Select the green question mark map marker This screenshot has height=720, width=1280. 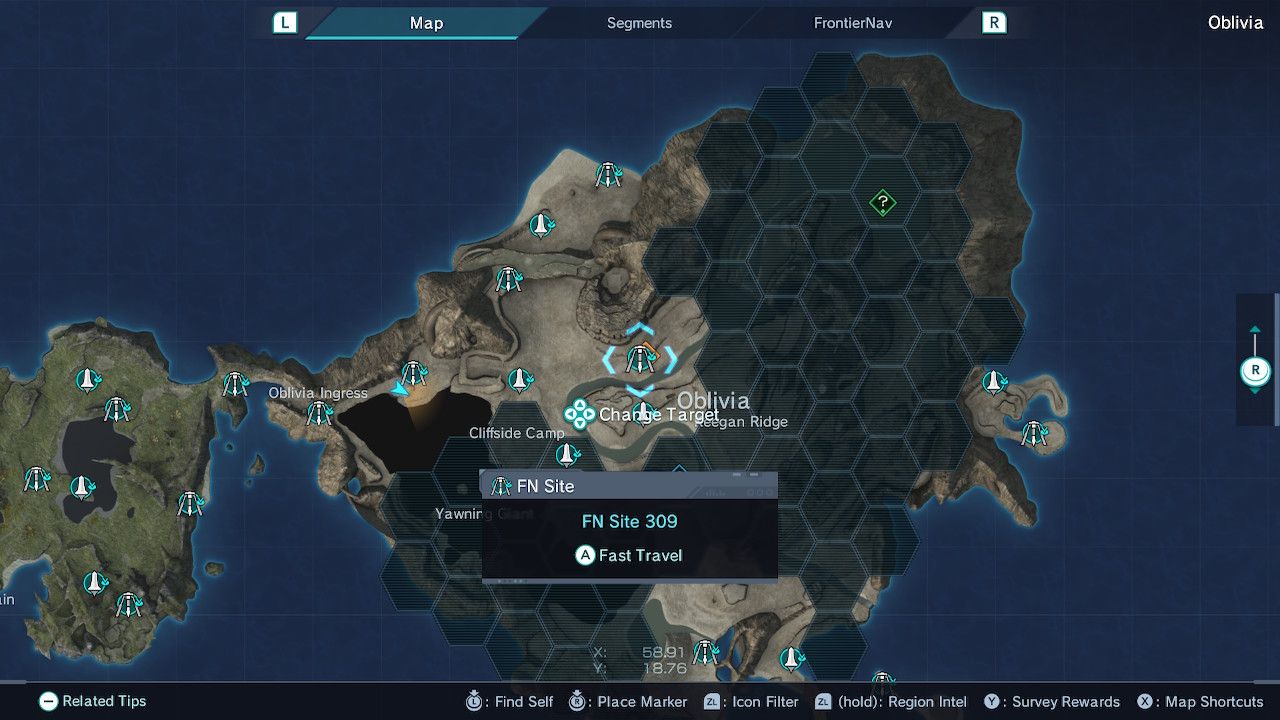[882, 203]
